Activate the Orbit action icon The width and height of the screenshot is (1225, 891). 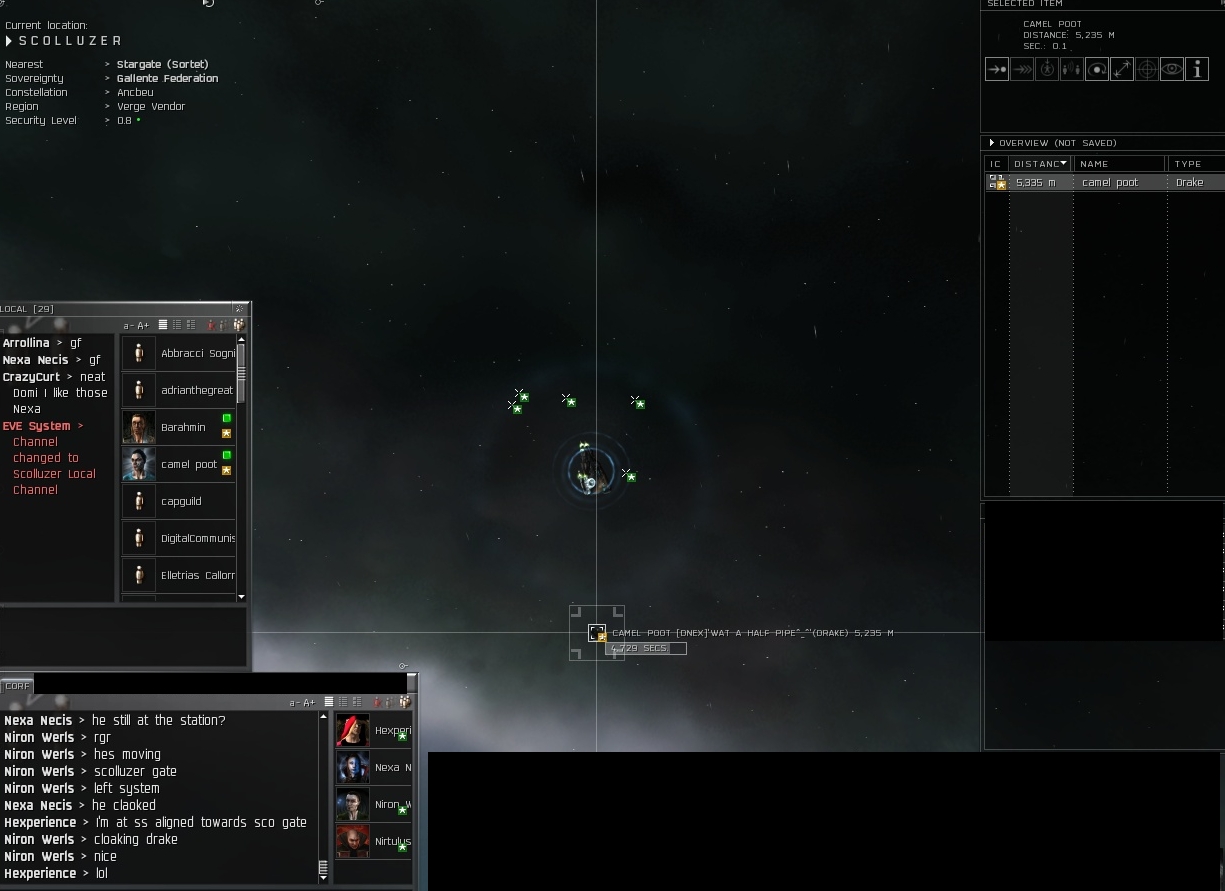(x=1097, y=69)
